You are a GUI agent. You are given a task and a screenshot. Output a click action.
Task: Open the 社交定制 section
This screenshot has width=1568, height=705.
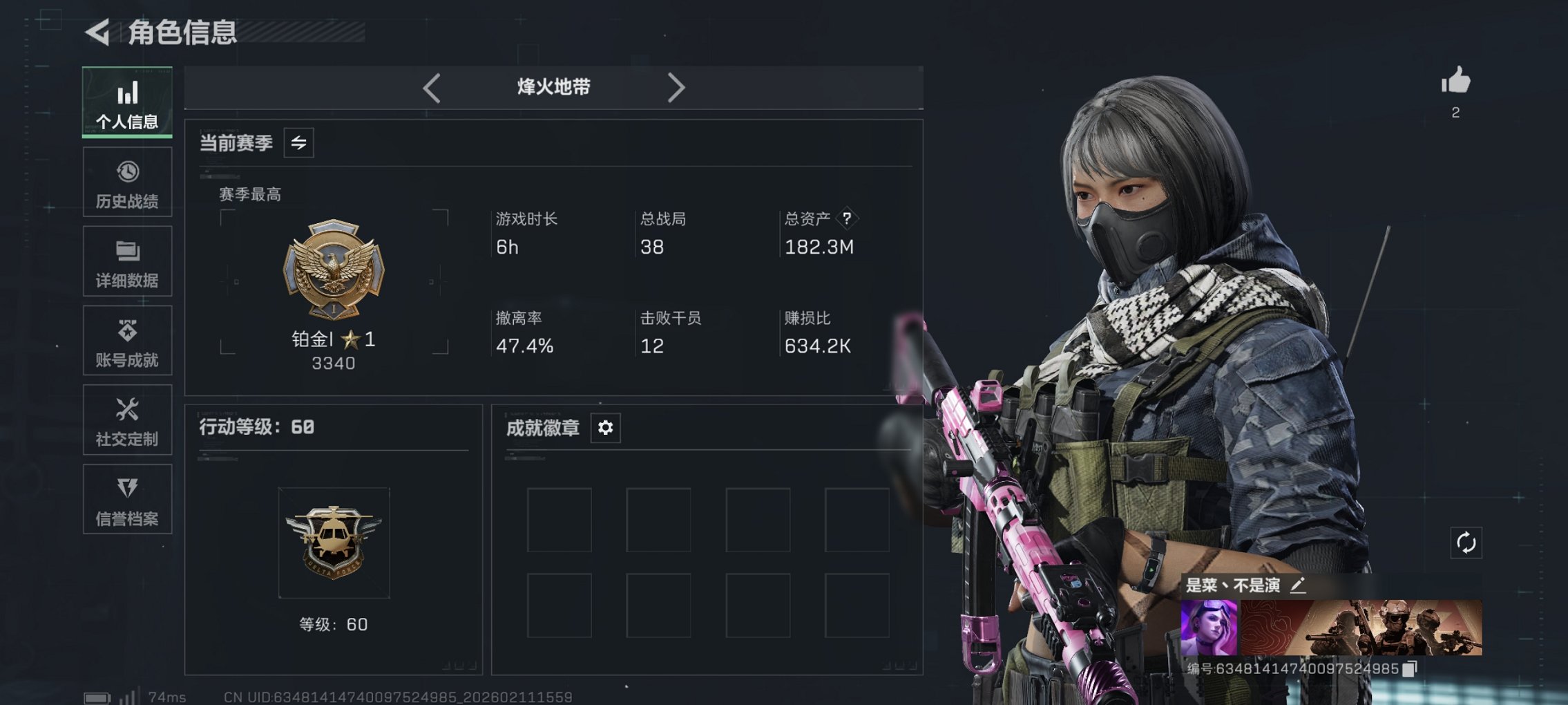(127, 420)
